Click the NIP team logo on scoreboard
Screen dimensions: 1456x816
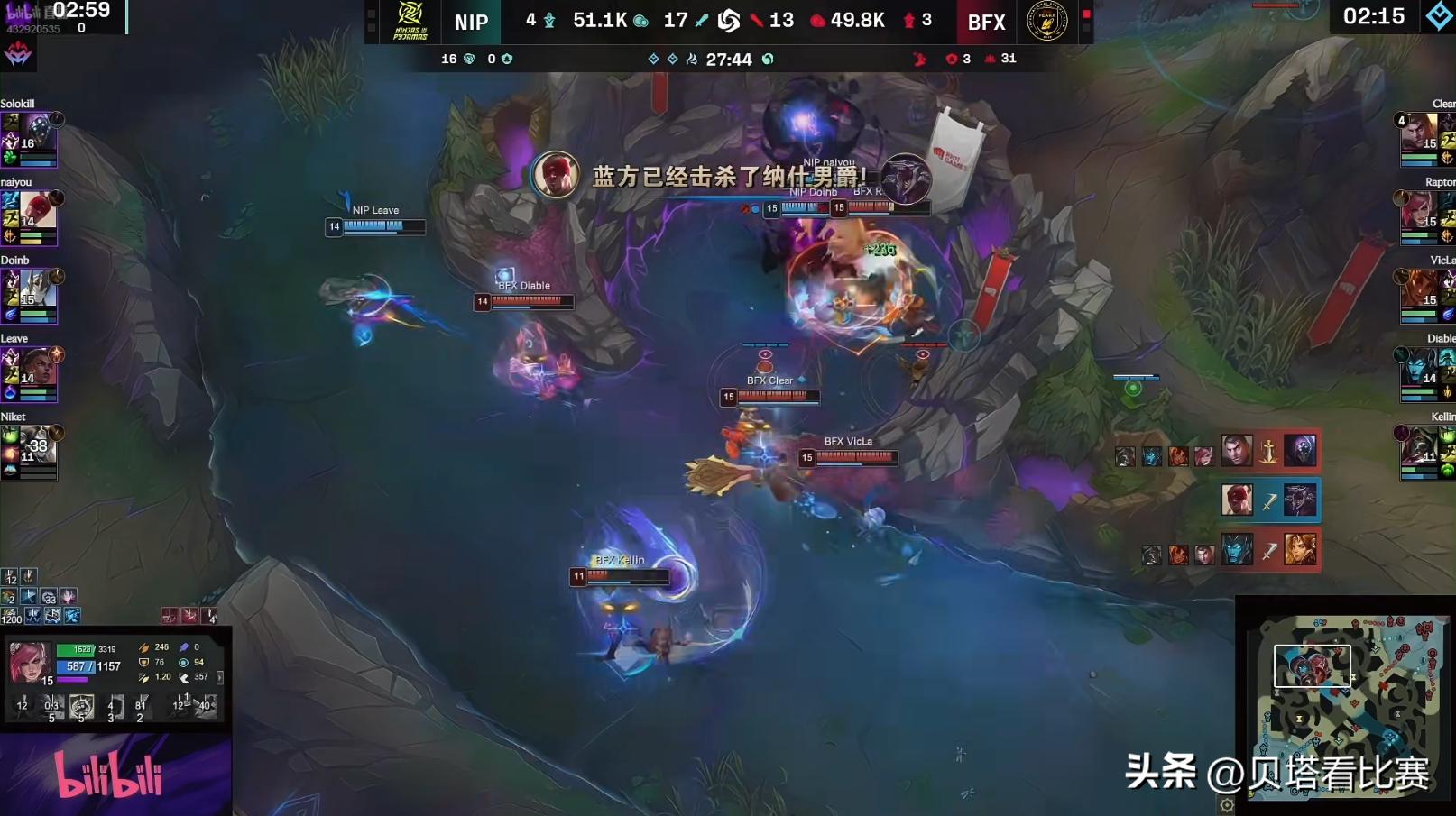[x=410, y=22]
